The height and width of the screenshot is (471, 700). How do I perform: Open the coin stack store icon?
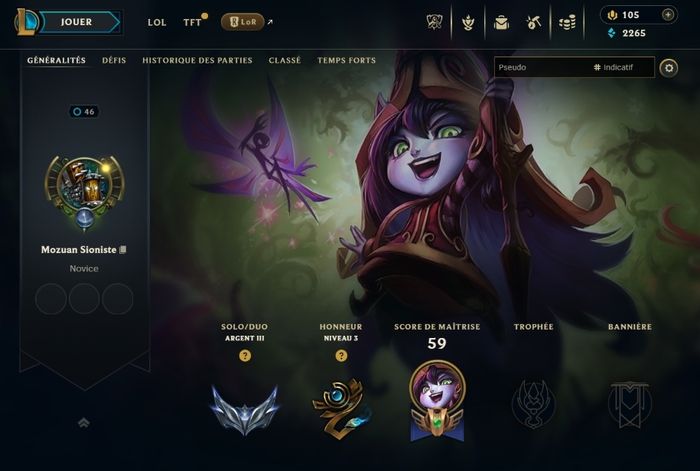point(567,22)
